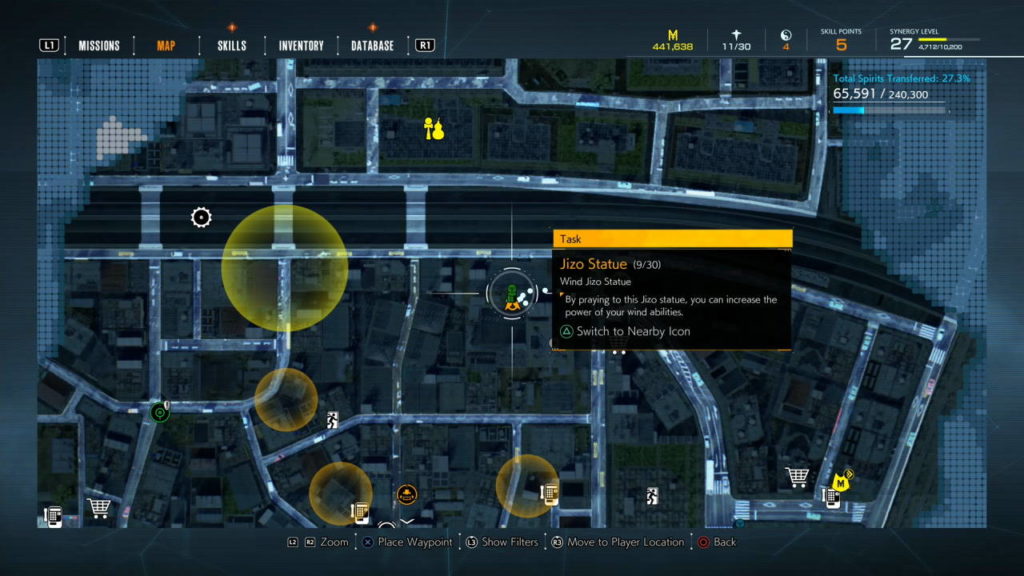Select the orange round hat map marker
The width and height of the screenshot is (1024, 576).
406,493
